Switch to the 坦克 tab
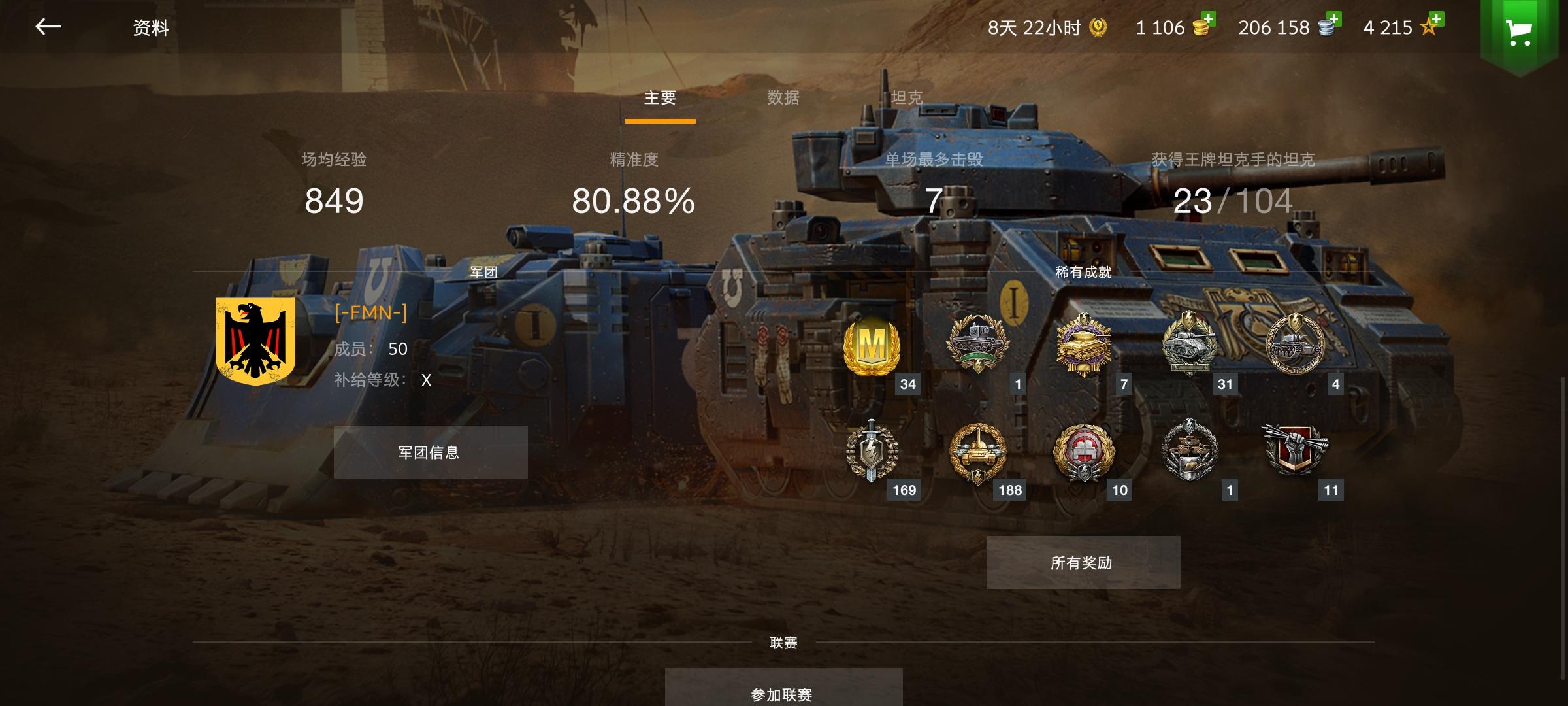 (x=906, y=97)
